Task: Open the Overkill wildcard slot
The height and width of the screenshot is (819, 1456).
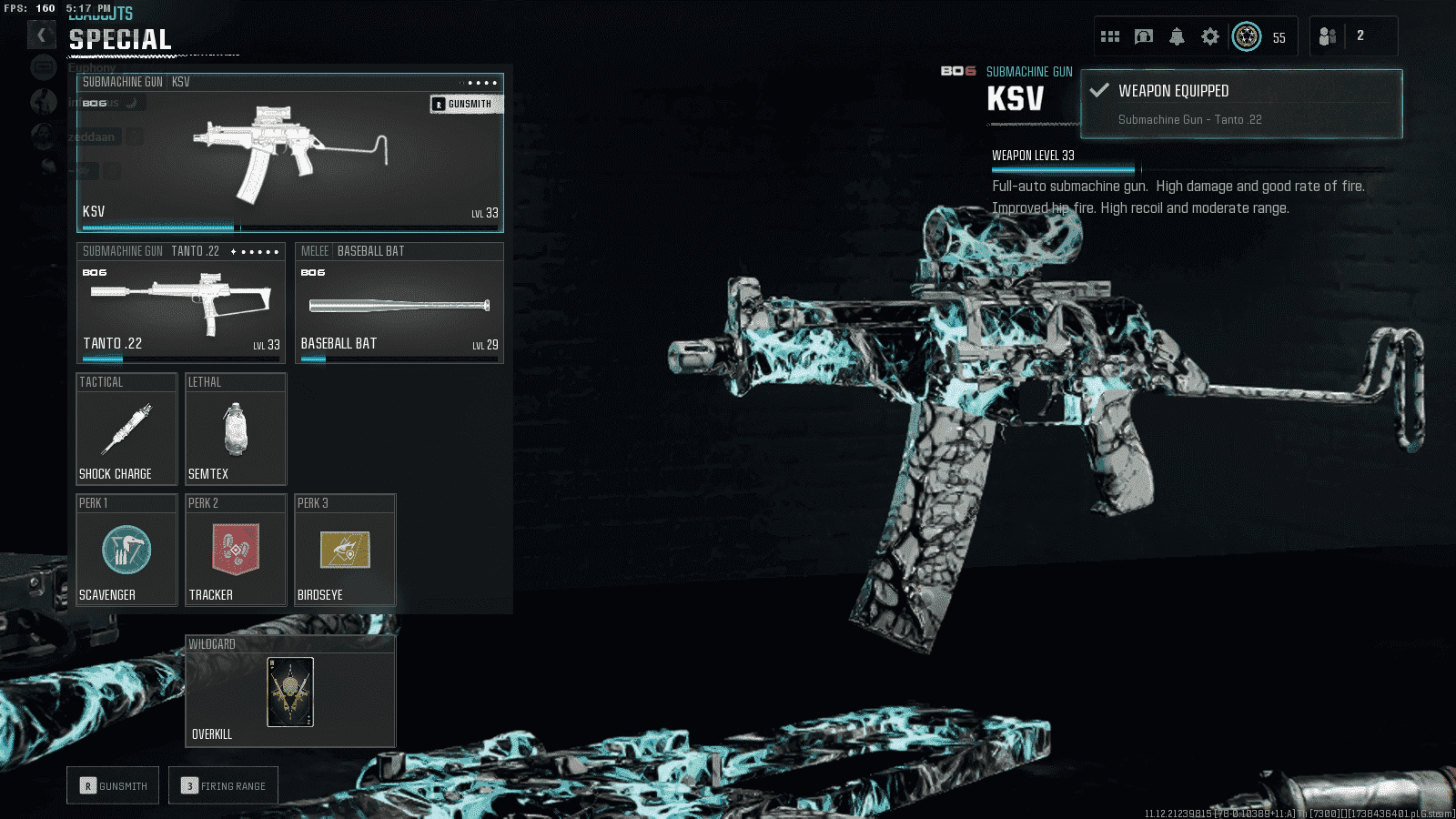Action: point(290,692)
